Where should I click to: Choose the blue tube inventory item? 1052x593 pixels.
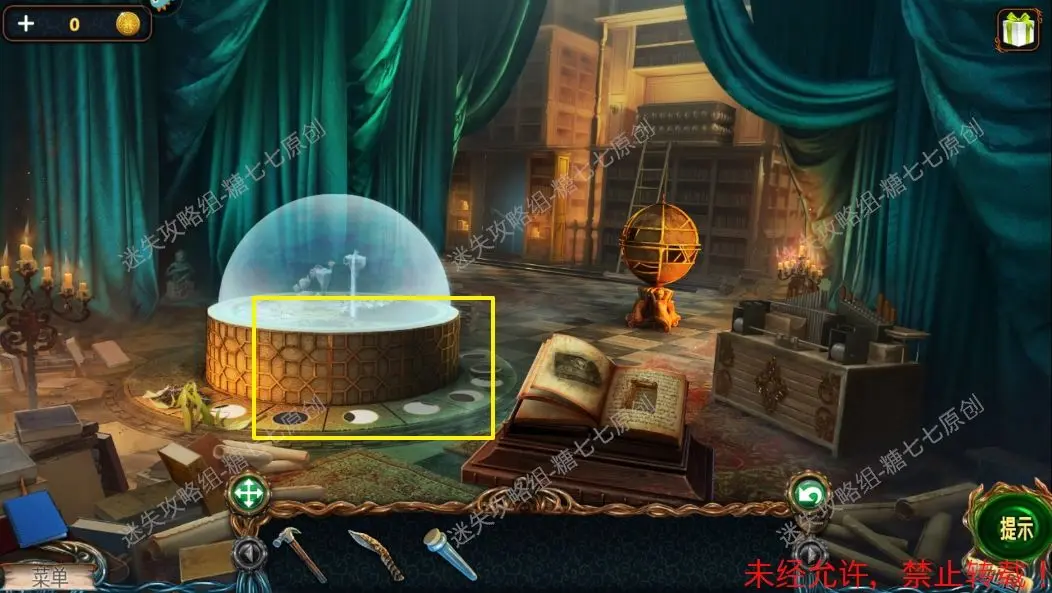tap(449, 553)
